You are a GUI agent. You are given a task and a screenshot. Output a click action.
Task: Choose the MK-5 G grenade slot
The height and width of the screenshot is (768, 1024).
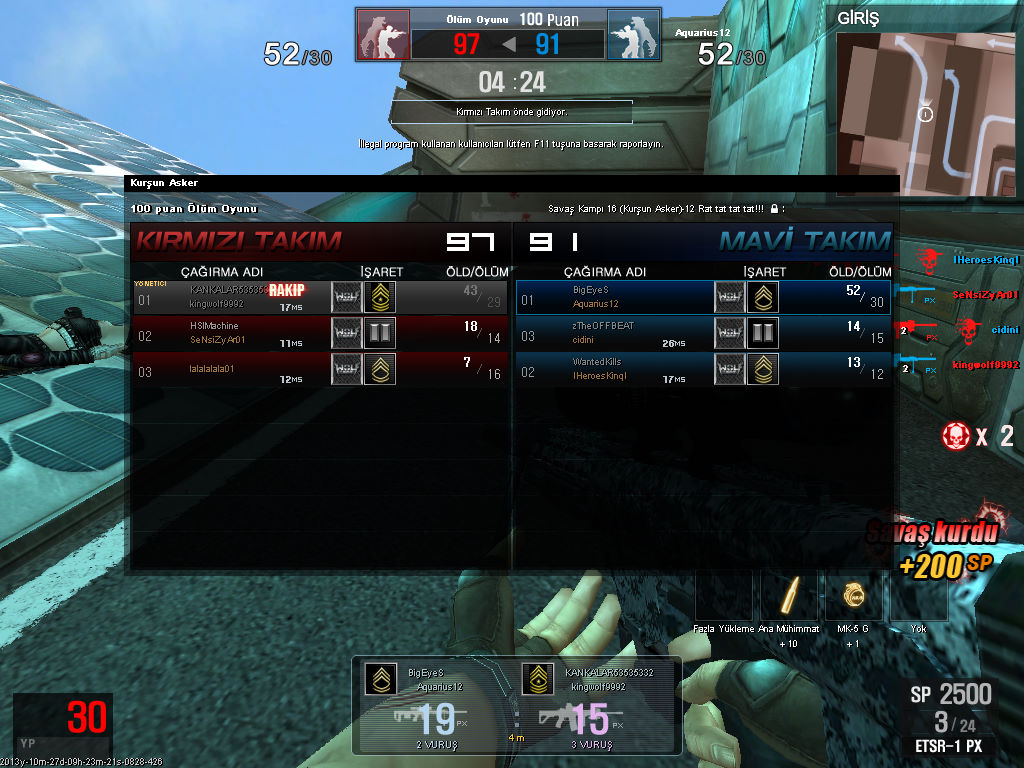852,597
